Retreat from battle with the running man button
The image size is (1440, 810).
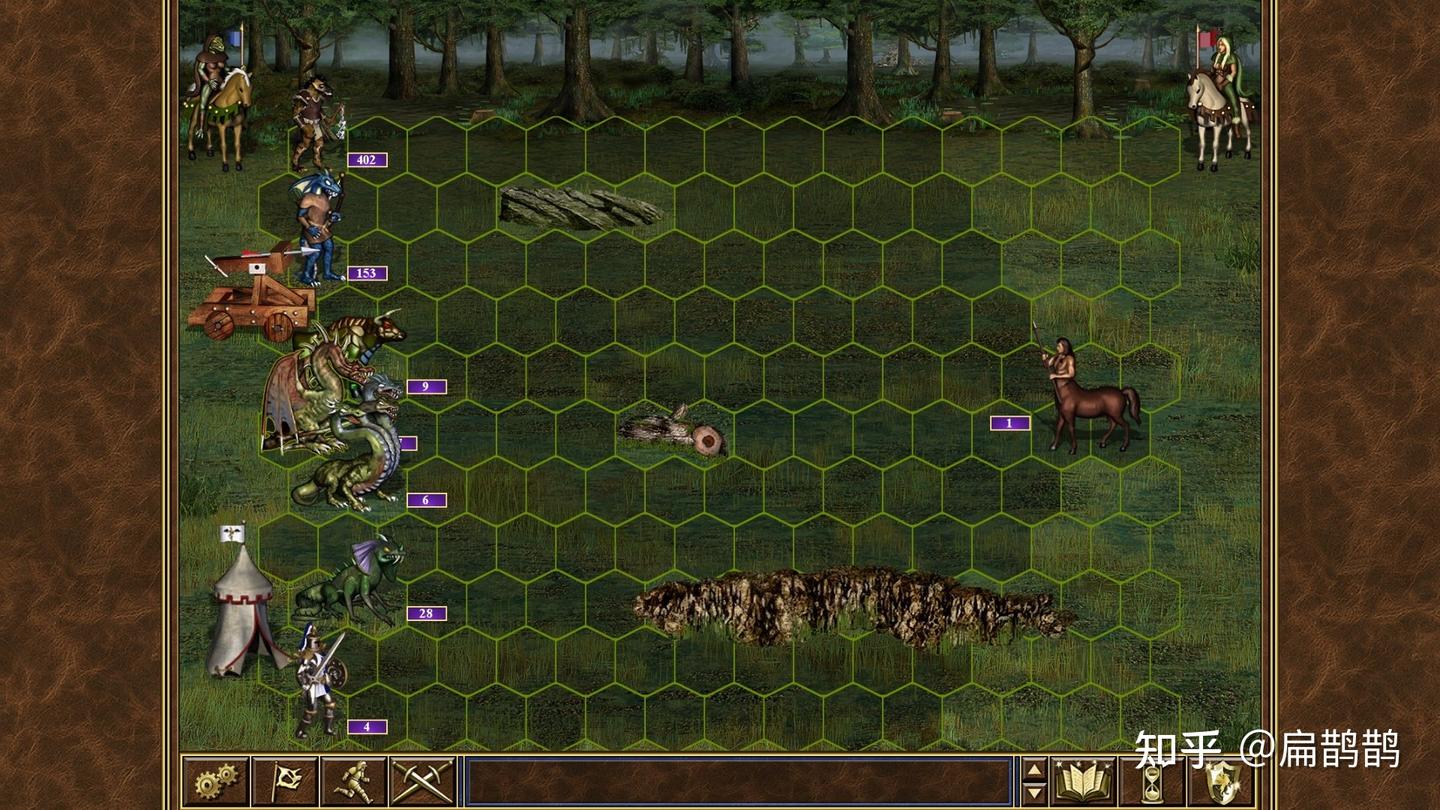[x=354, y=781]
